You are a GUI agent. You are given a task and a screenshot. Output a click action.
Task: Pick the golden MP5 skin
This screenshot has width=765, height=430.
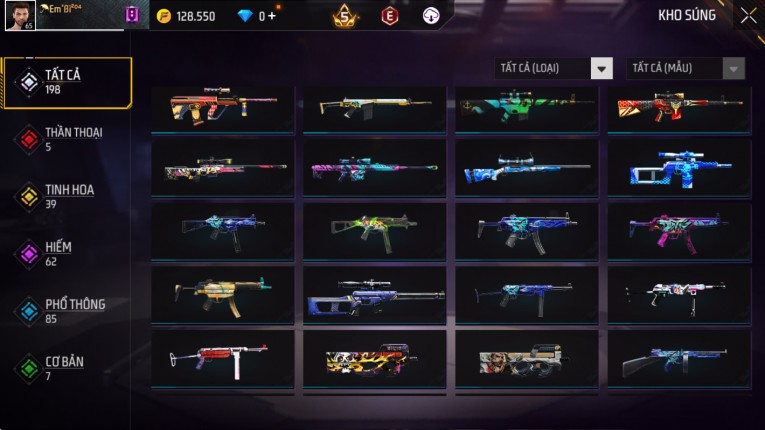tap(222, 293)
